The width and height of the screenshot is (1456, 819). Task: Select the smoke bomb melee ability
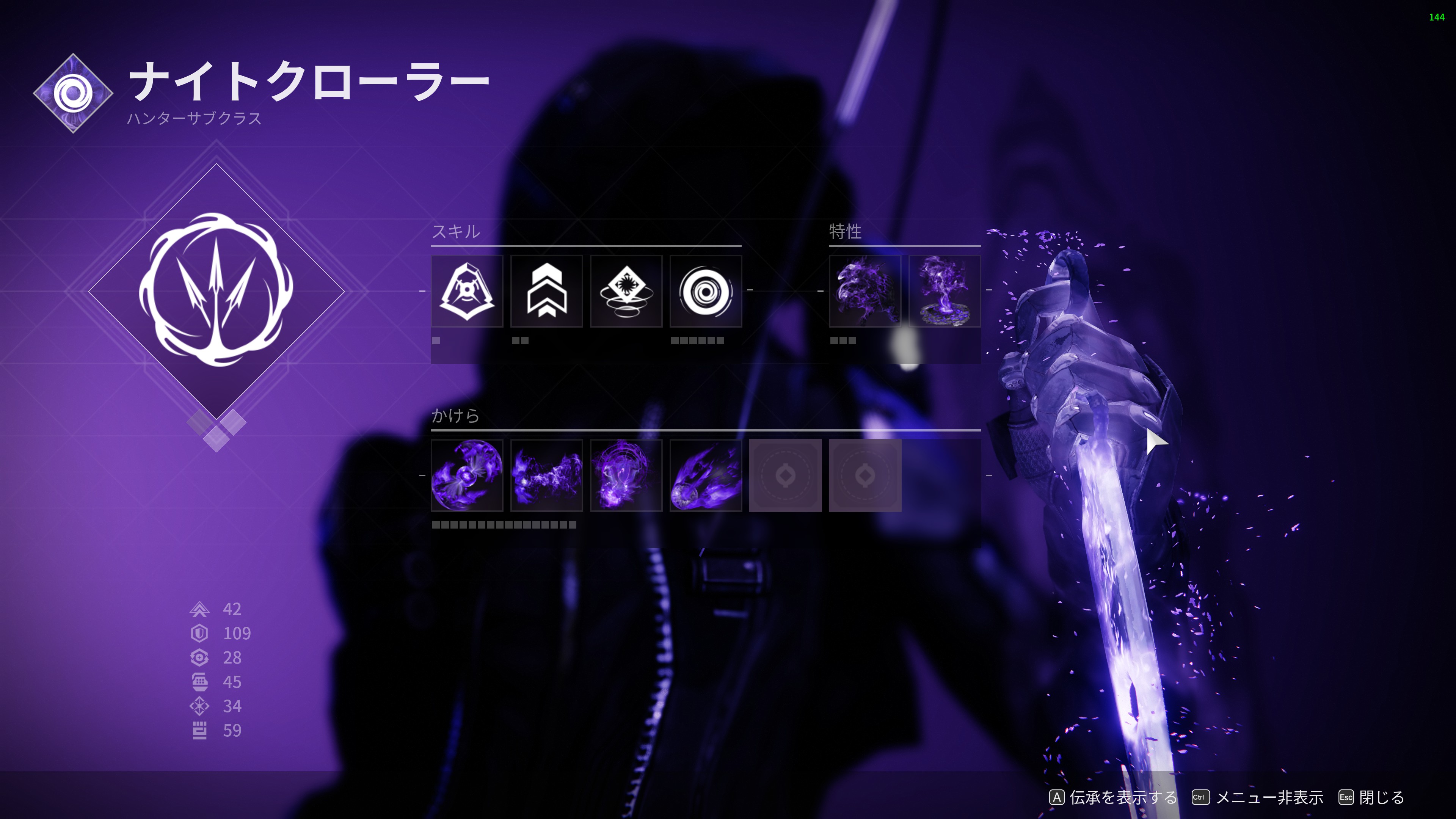pos(626,291)
